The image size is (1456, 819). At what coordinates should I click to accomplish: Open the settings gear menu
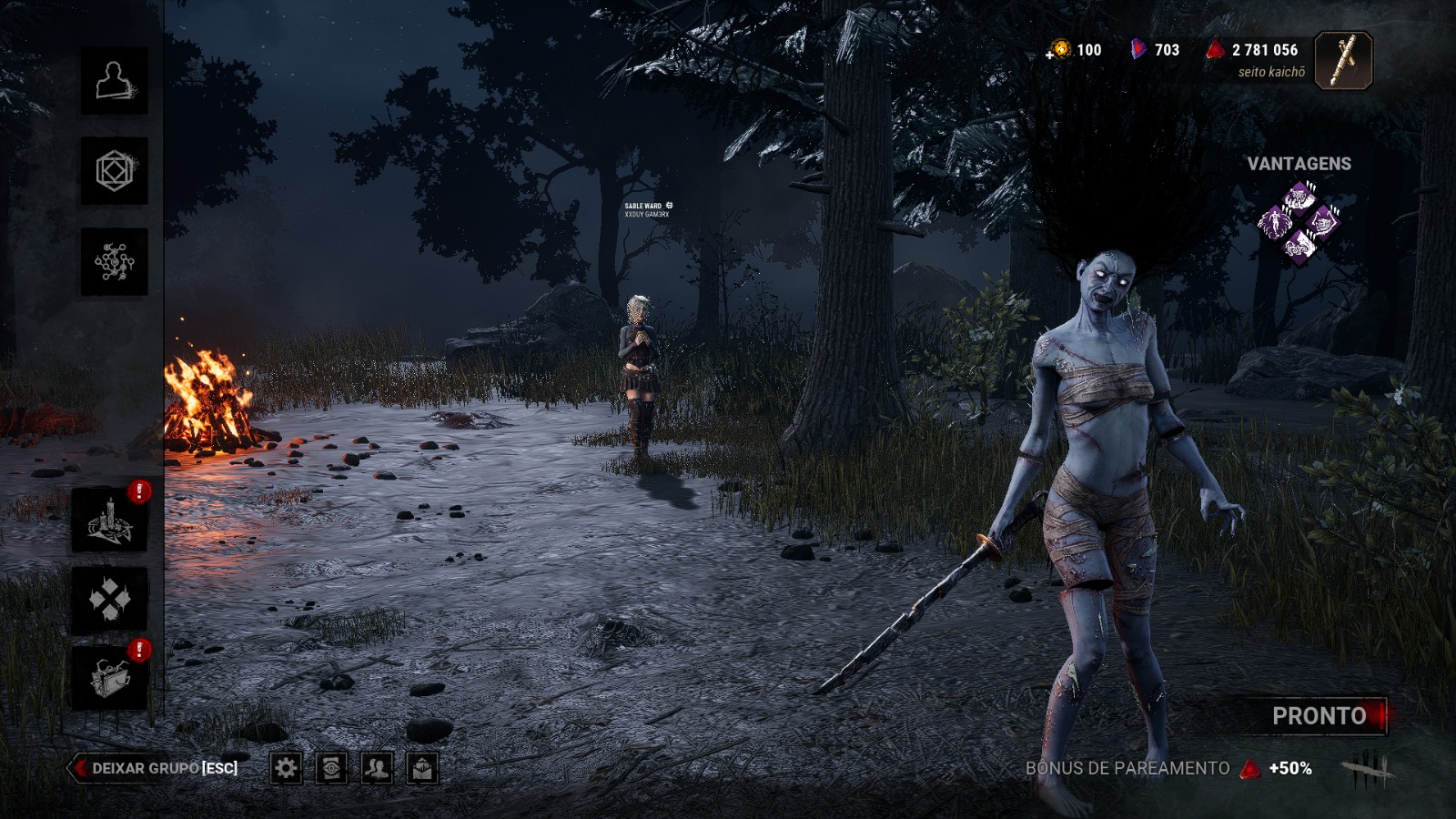coord(286,769)
